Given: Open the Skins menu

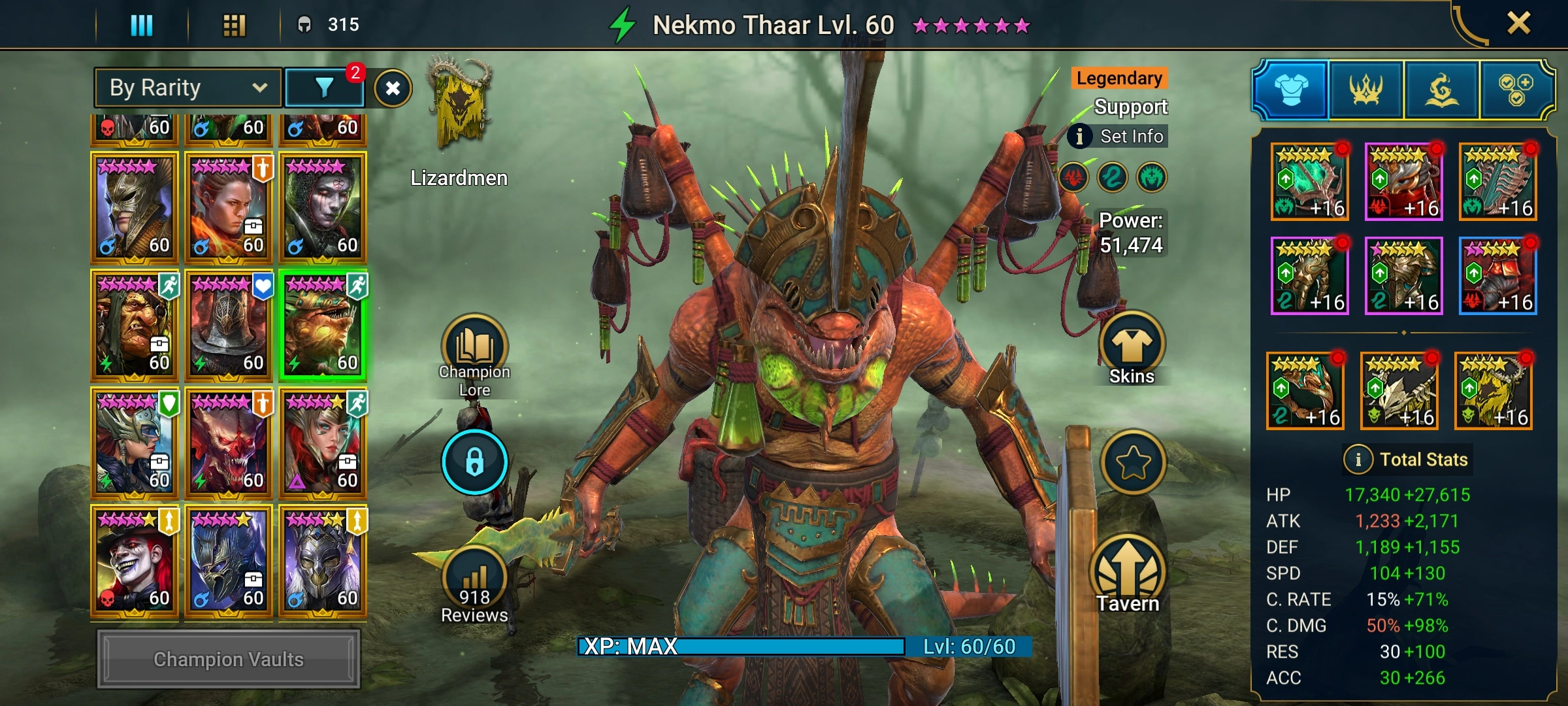Looking at the screenshot, I should (x=1132, y=348).
